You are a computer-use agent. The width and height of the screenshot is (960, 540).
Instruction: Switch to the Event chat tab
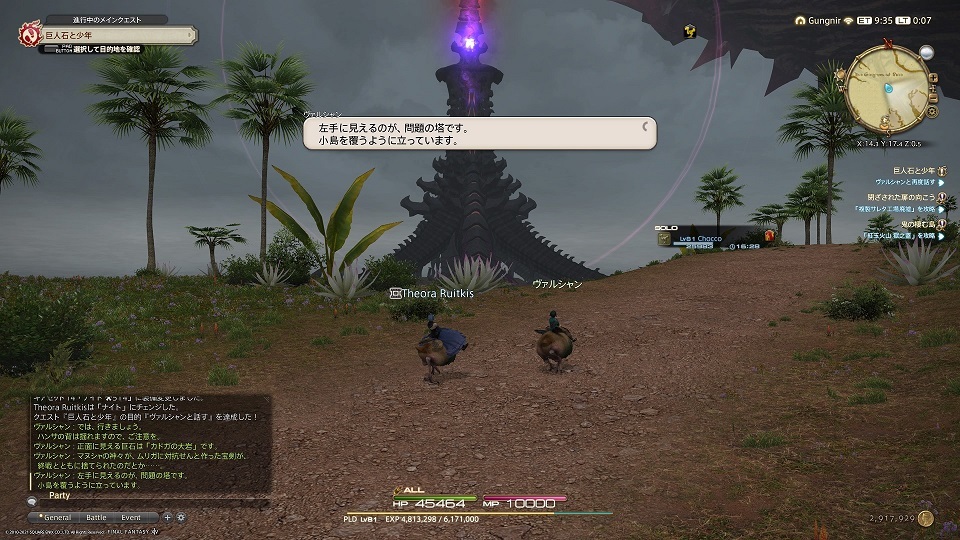pos(131,517)
